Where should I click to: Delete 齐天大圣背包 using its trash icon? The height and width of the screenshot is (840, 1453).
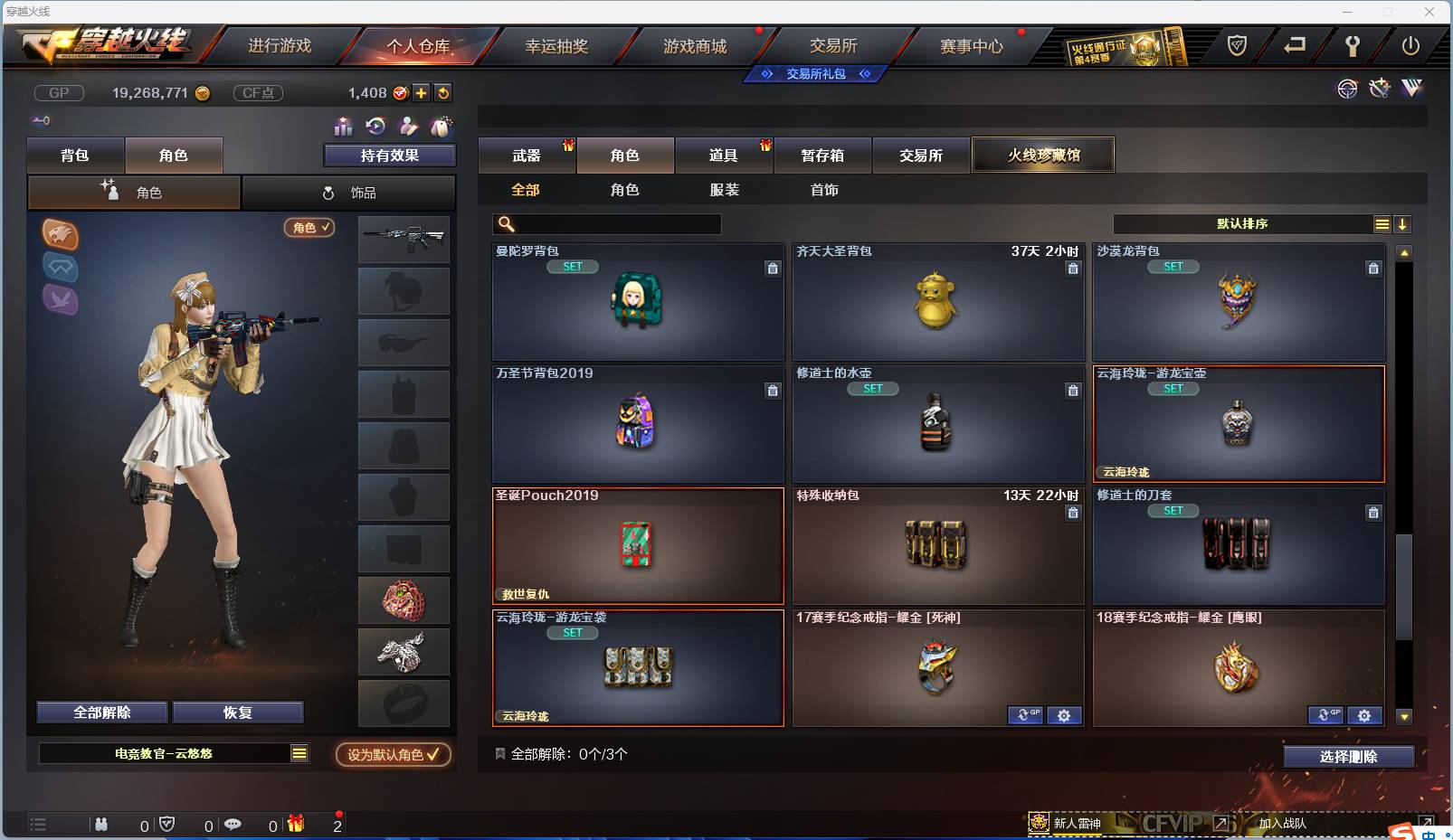pyautogui.click(x=1073, y=269)
